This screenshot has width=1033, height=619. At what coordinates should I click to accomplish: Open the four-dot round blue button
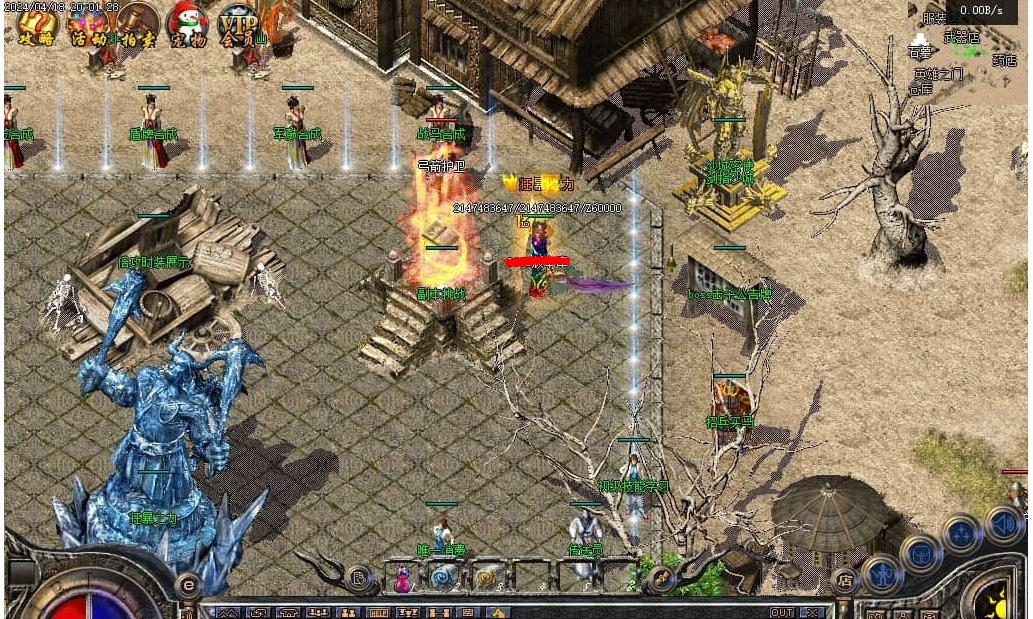(961, 534)
